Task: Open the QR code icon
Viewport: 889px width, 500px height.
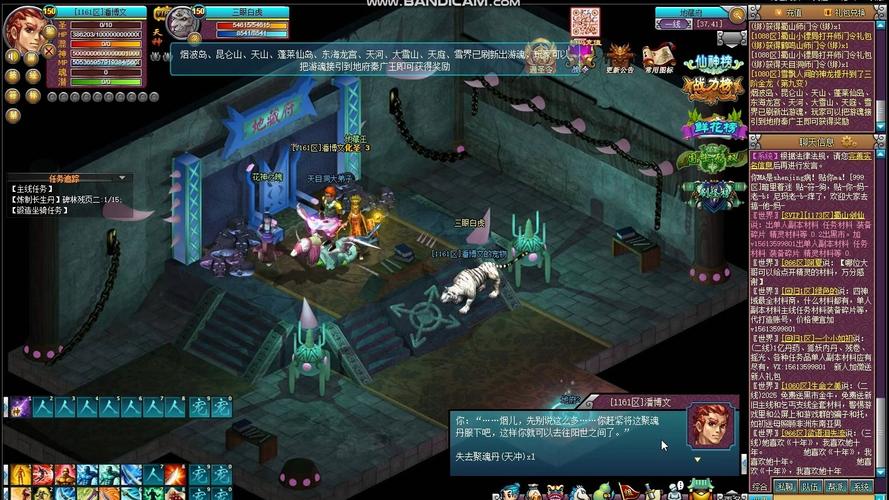Action: tap(582, 22)
